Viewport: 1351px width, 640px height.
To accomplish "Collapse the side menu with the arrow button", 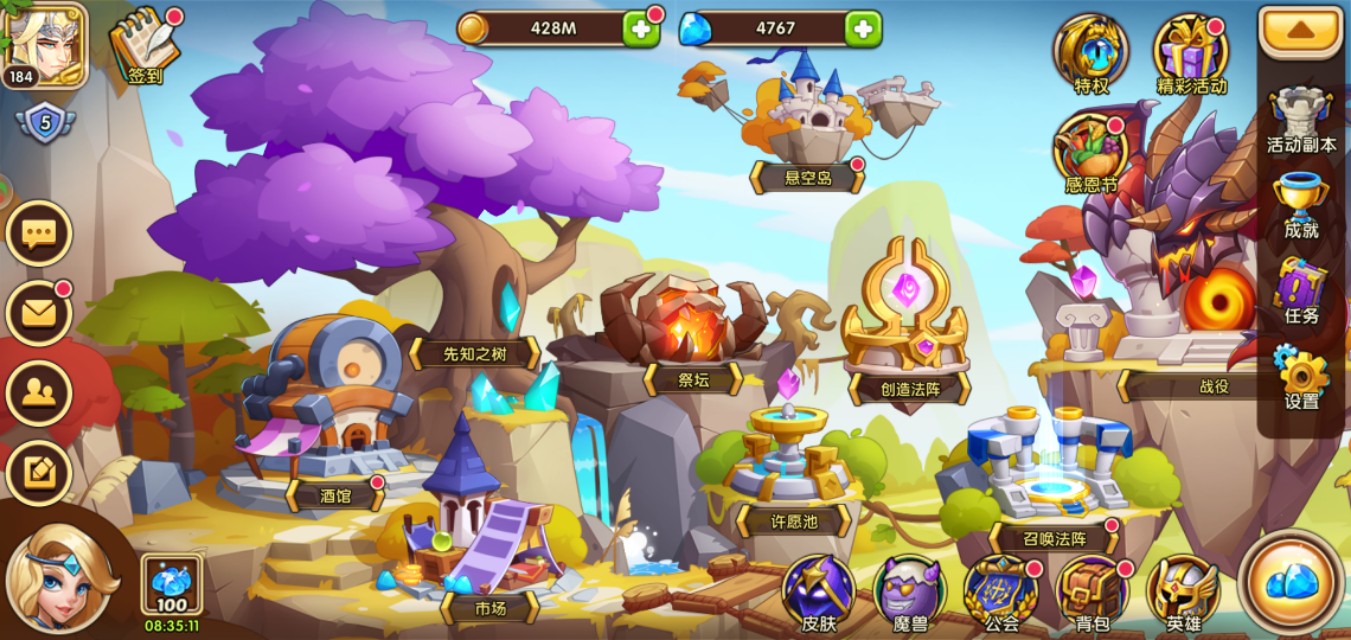I will click(x=1300, y=32).
